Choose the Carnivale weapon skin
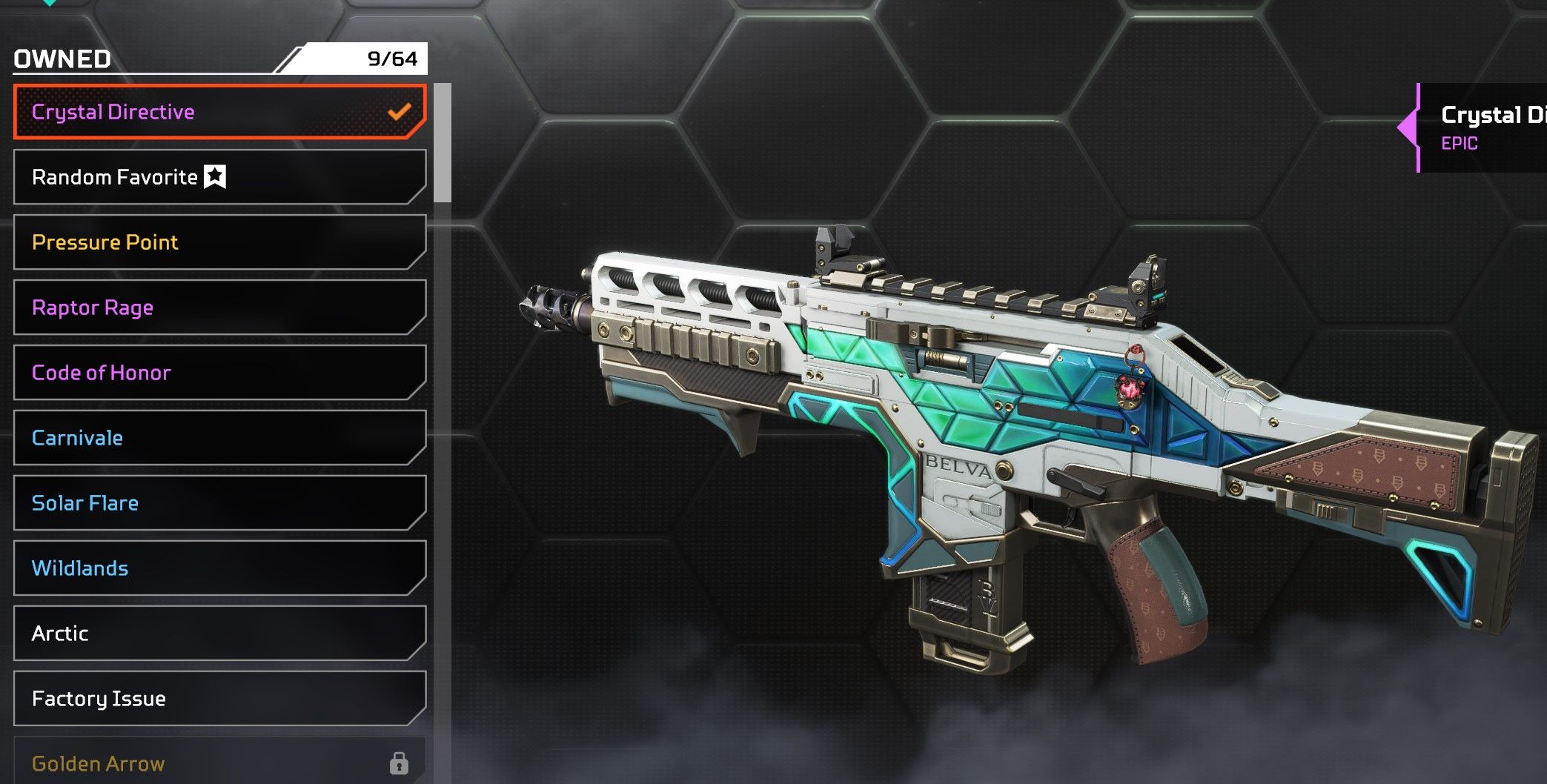The width and height of the screenshot is (1547, 784). (219, 438)
